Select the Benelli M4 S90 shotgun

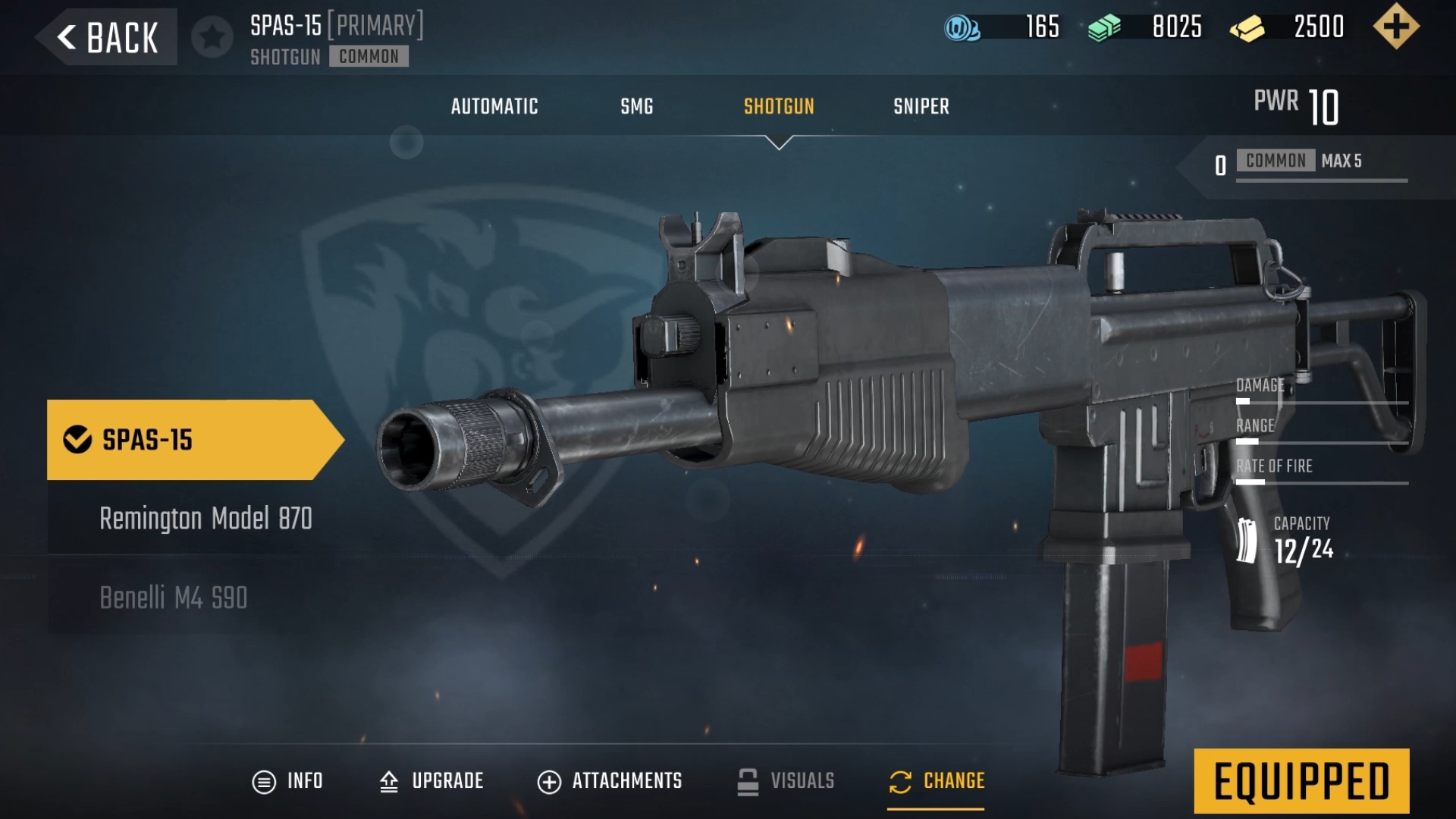click(173, 598)
